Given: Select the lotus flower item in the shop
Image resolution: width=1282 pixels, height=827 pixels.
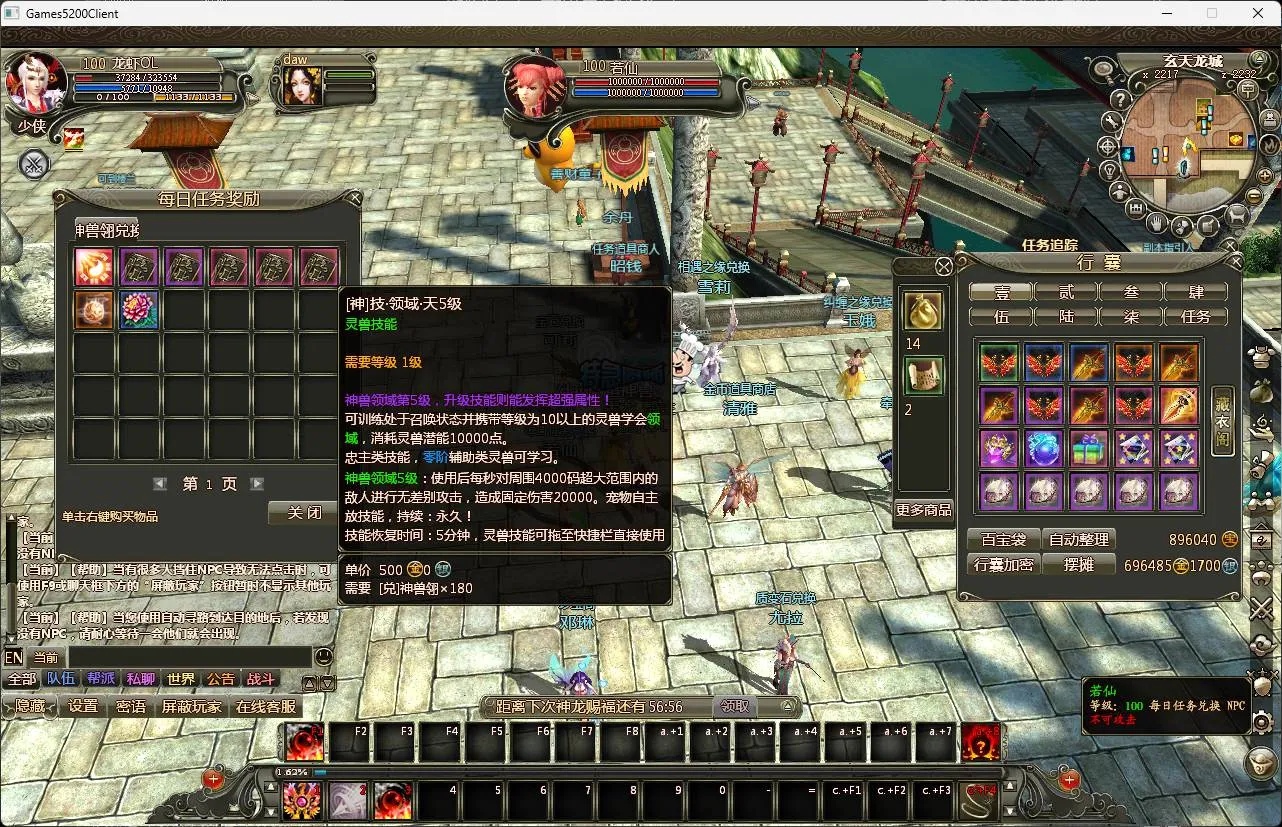Looking at the screenshot, I should pyautogui.click(x=140, y=310).
